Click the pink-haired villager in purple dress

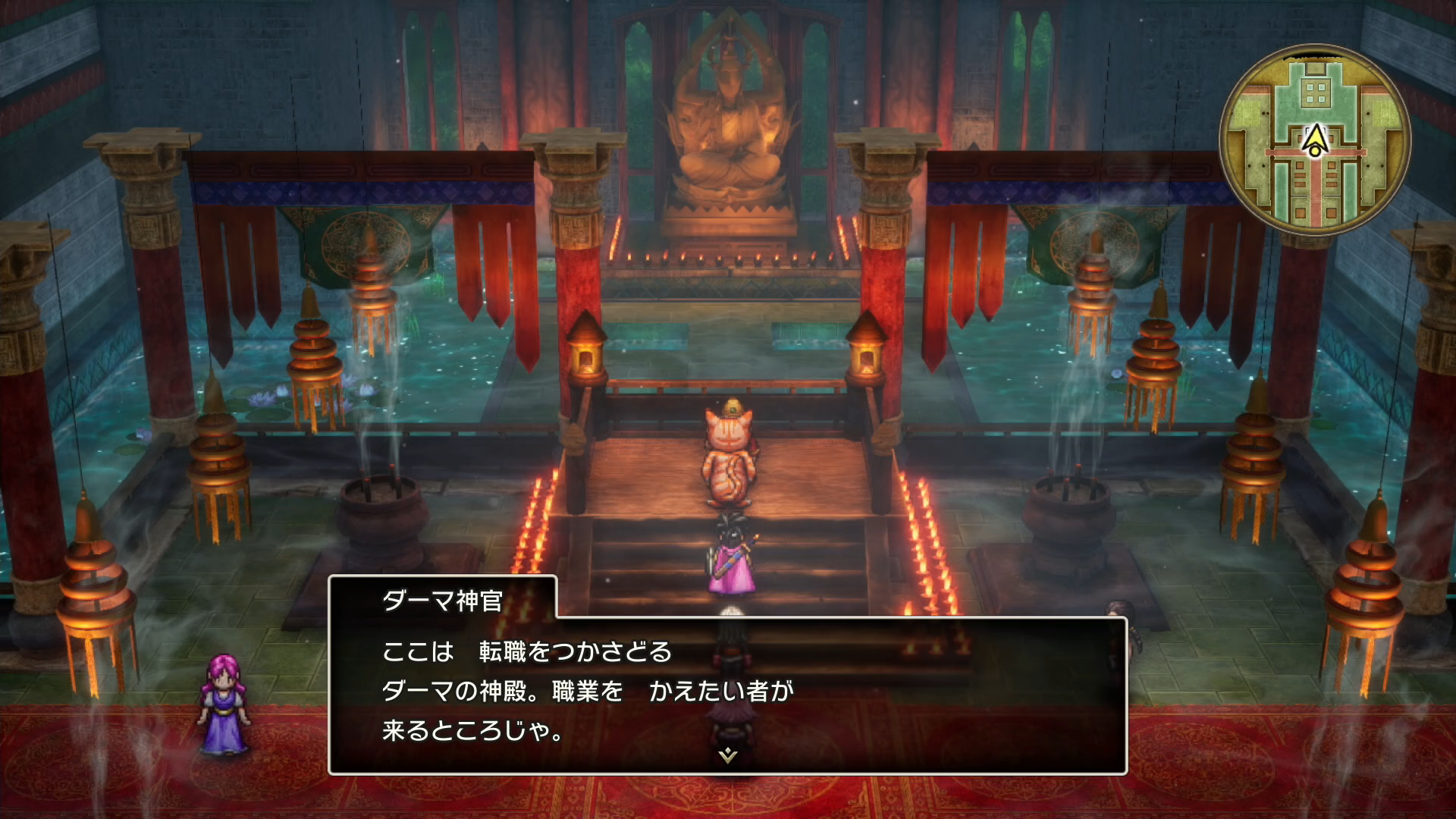tap(222, 705)
